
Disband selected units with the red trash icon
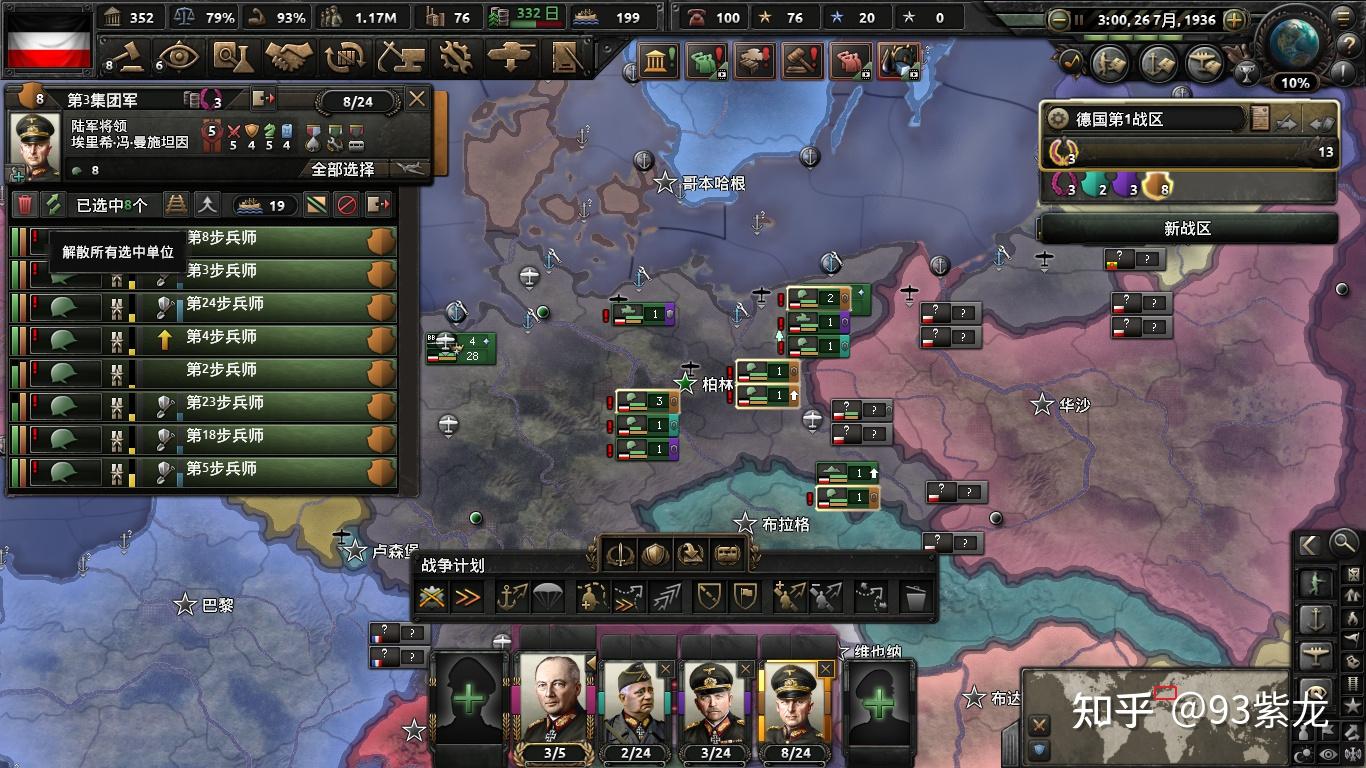pos(25,205)
